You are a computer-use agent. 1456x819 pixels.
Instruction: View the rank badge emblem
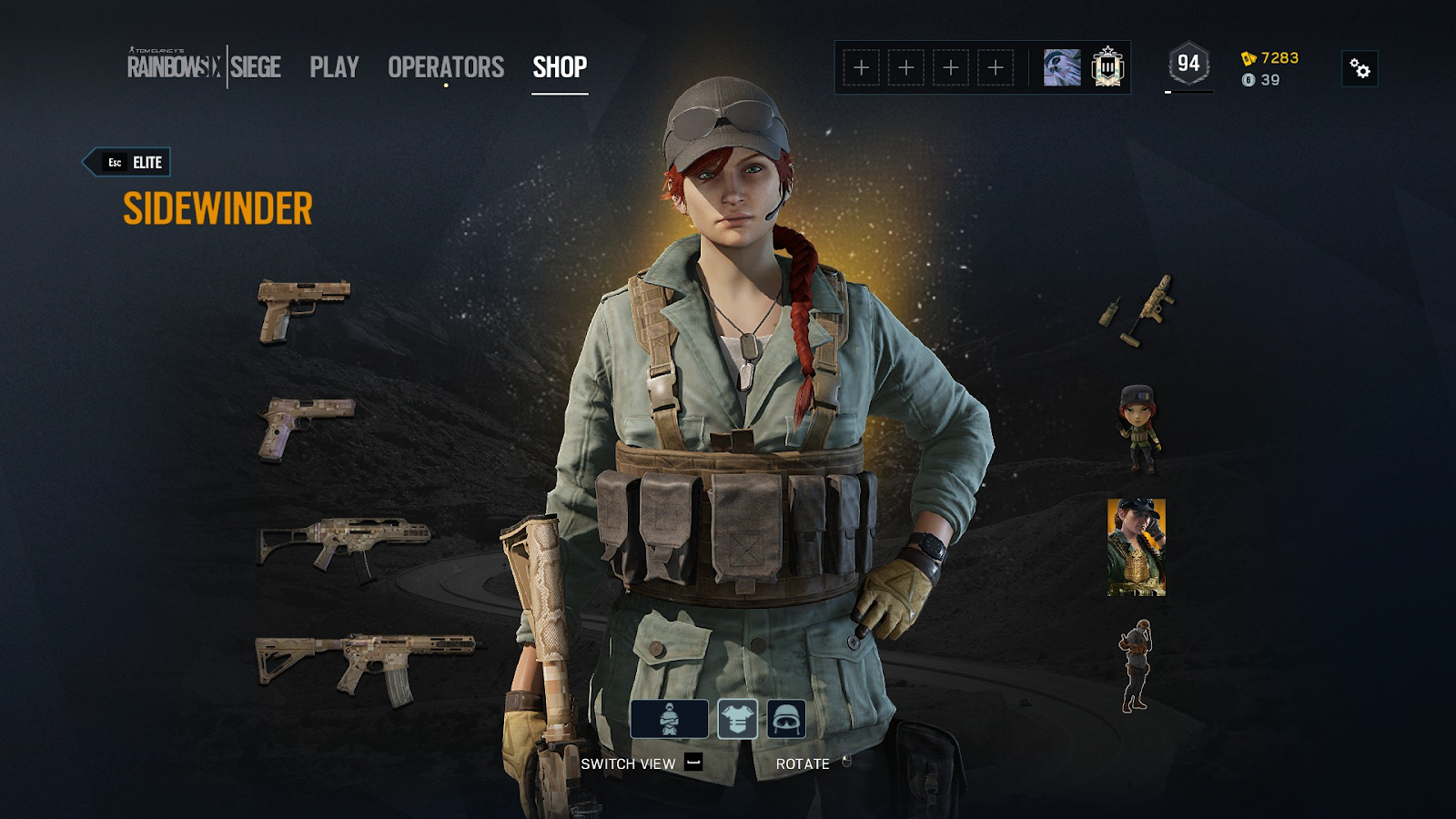(1107, 67)
